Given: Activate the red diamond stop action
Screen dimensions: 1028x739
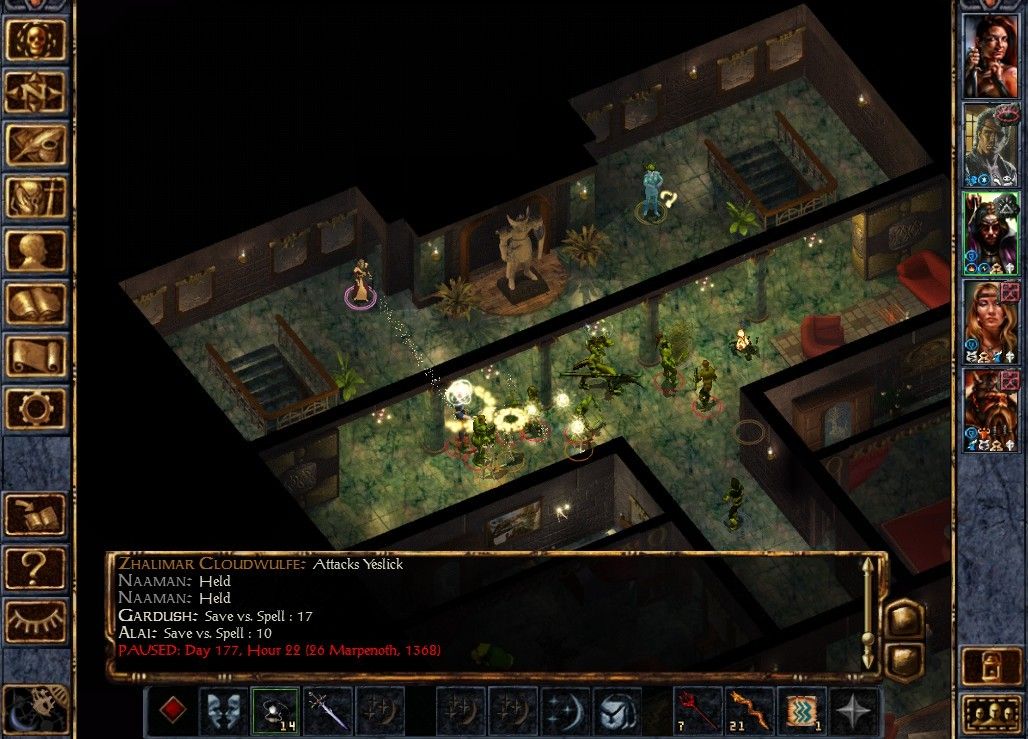Looking at the screenshot, I should (x=174, y=712).
